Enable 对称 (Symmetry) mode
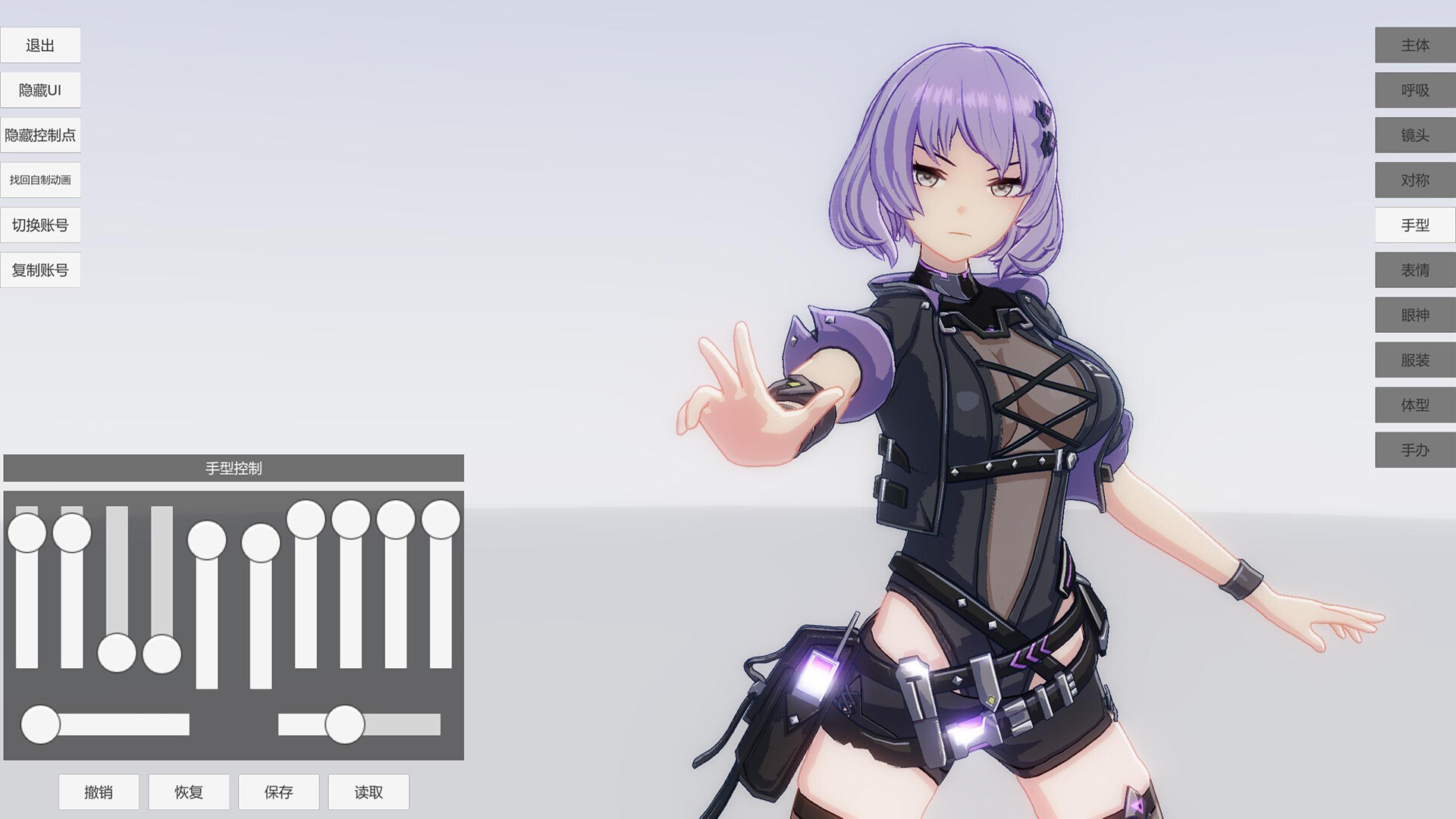The image size is (1456, 819). click(1414, 180)
